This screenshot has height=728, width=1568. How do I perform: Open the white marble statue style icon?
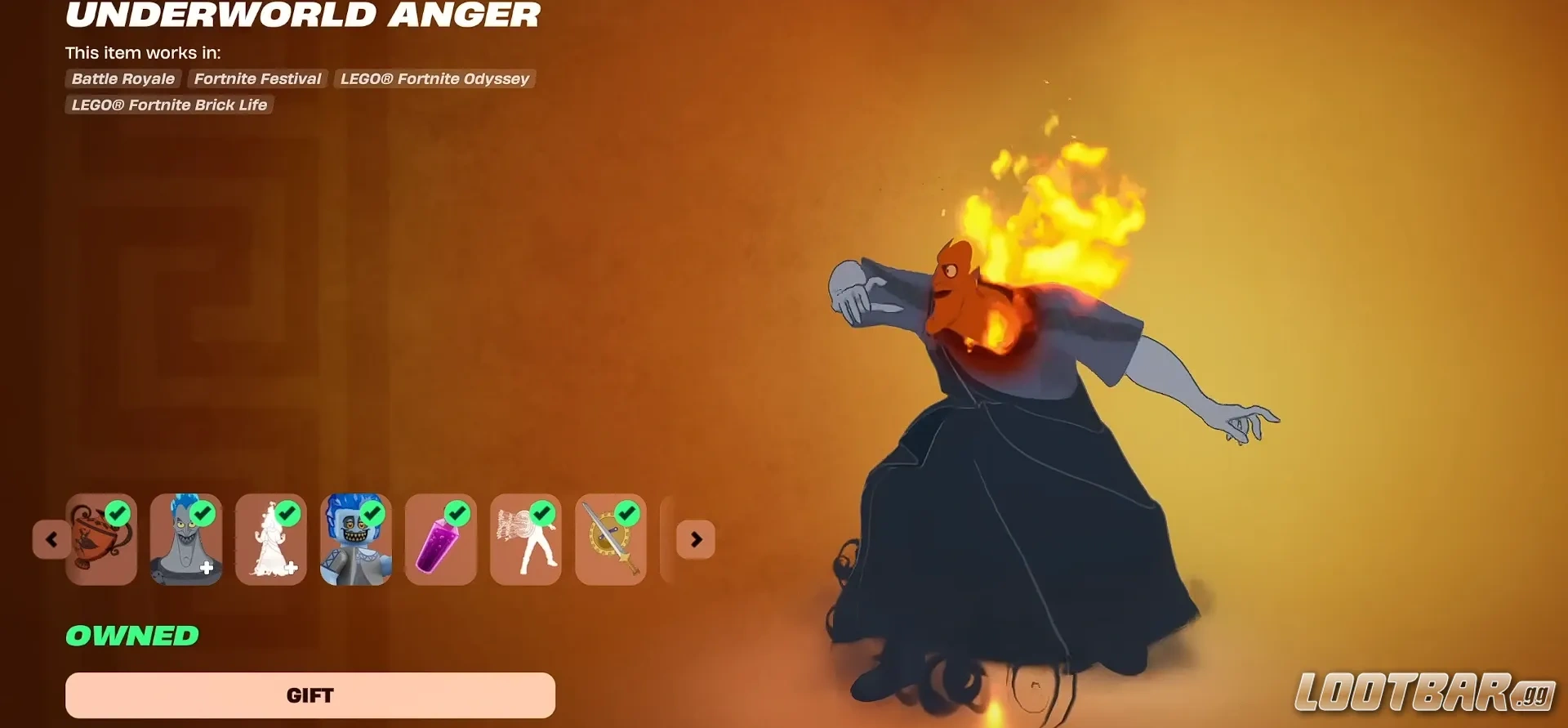[x=270, y=539]
